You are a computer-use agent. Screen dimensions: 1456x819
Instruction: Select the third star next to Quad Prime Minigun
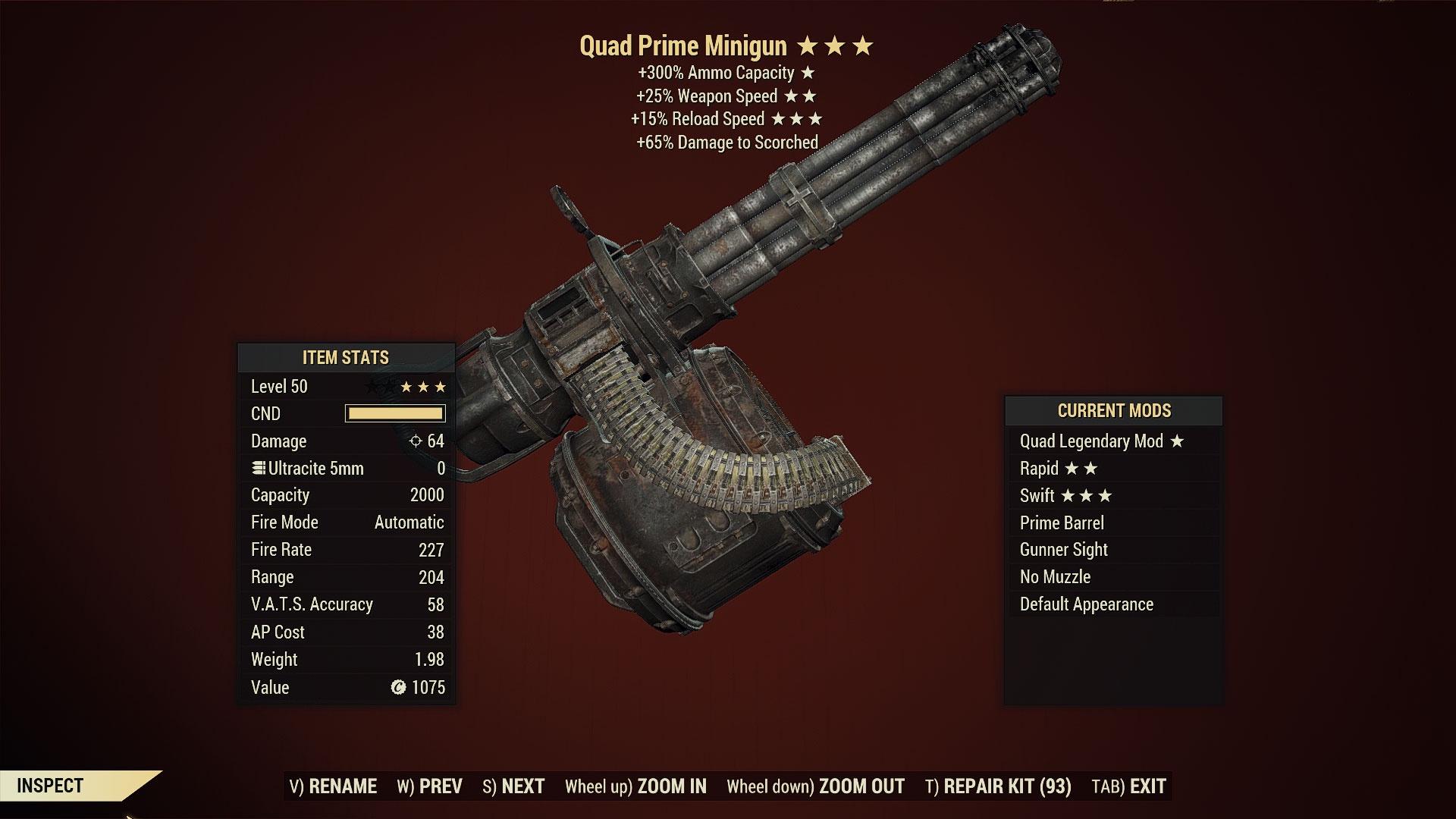(861, 45)
